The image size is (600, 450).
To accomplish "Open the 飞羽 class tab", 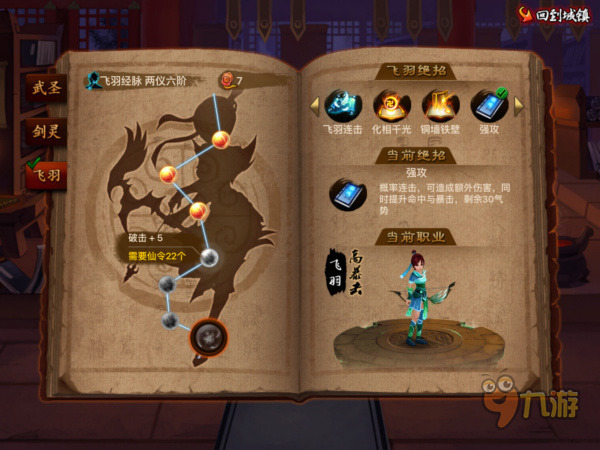I will point(46,173).
